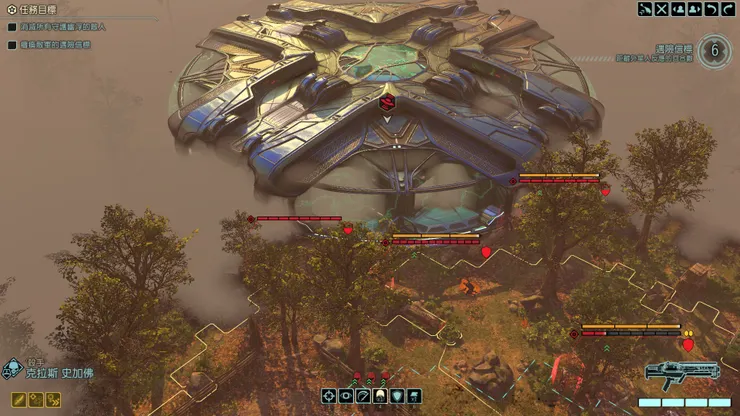Click the X end turn button
The image size is (740, 416).
pyautogui.click(x=661, y=9)
